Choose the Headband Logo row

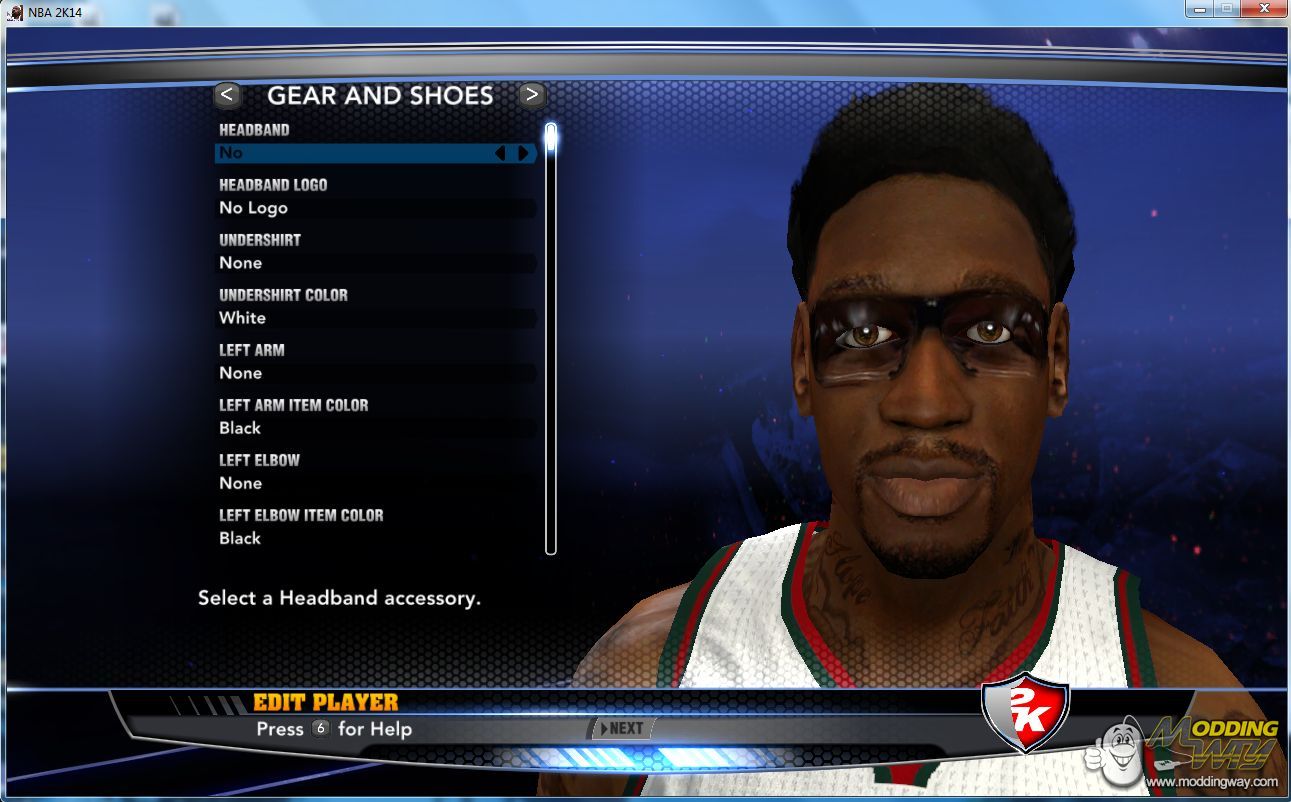[375, 208]
